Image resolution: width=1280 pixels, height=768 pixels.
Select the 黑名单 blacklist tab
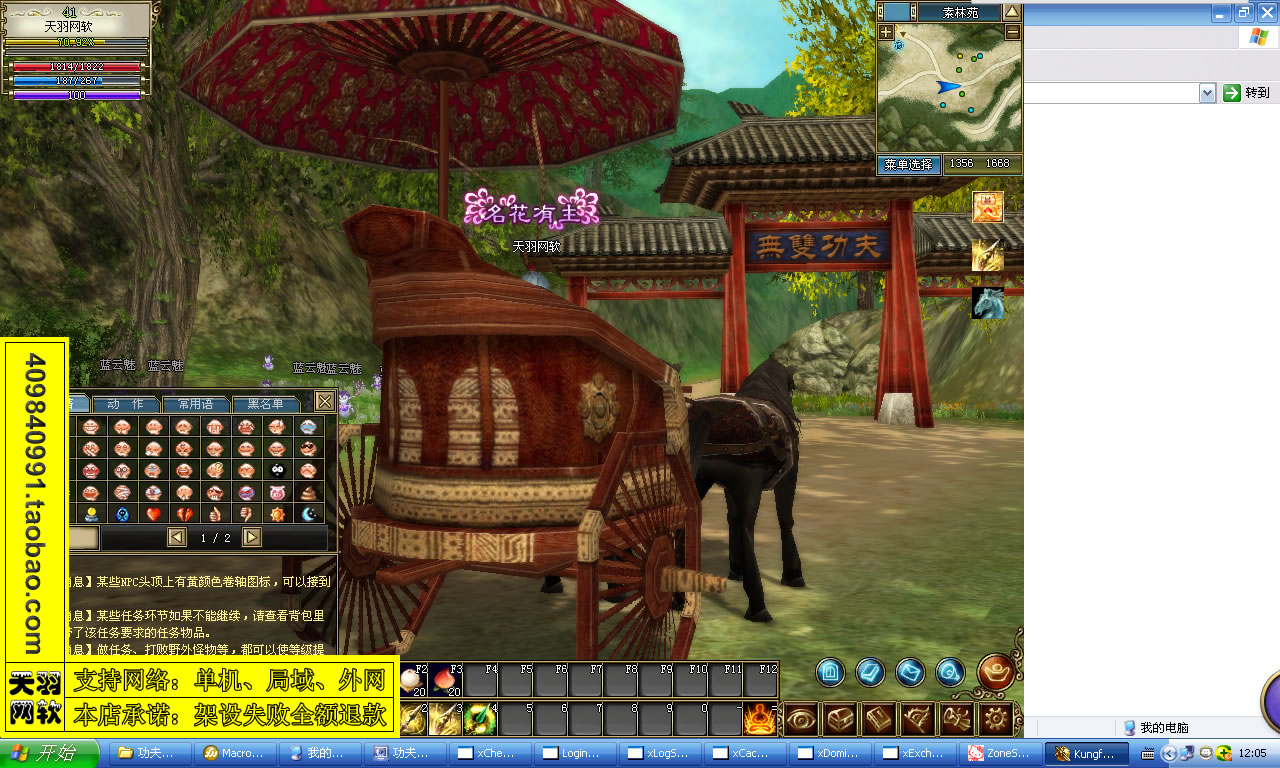[266, 404]
